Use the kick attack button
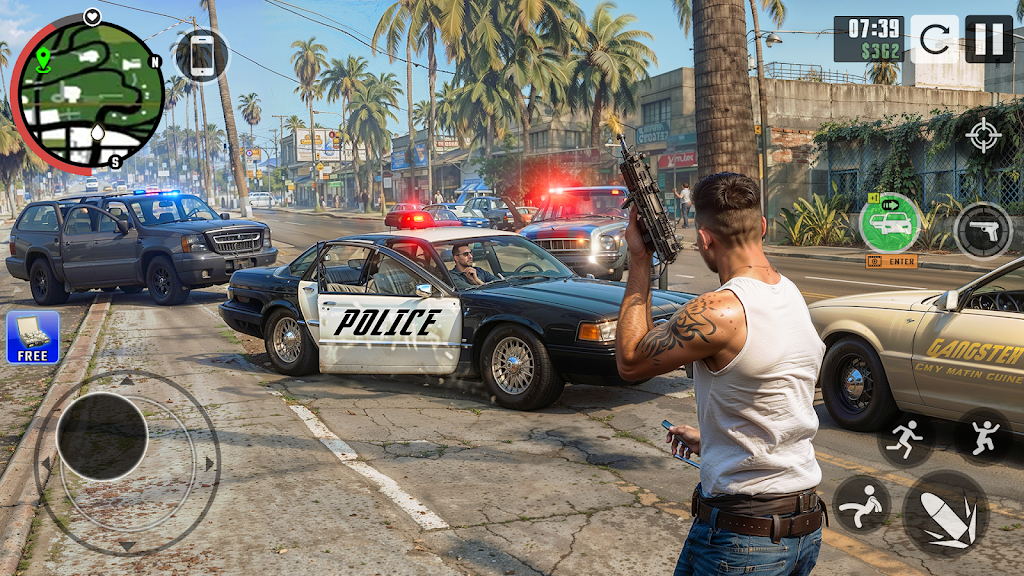The width and height of the screenshot is (1024, 576). tap(861, 504)
